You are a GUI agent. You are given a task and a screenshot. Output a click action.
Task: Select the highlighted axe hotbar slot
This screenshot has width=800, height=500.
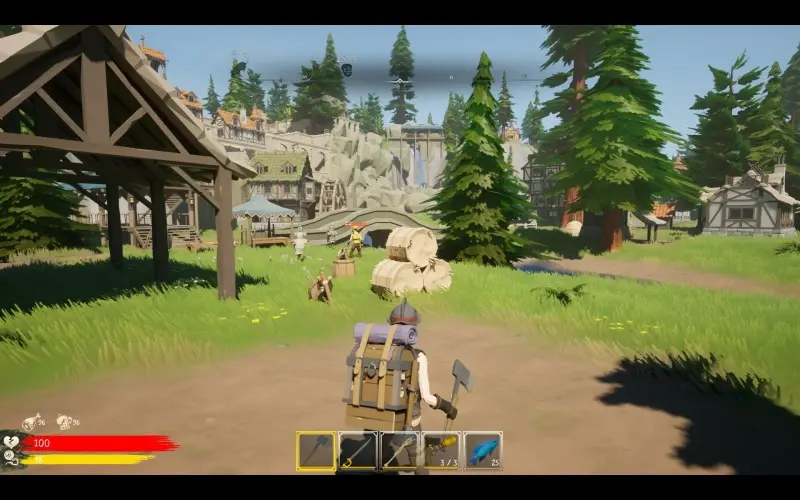[x=316, y=451]
